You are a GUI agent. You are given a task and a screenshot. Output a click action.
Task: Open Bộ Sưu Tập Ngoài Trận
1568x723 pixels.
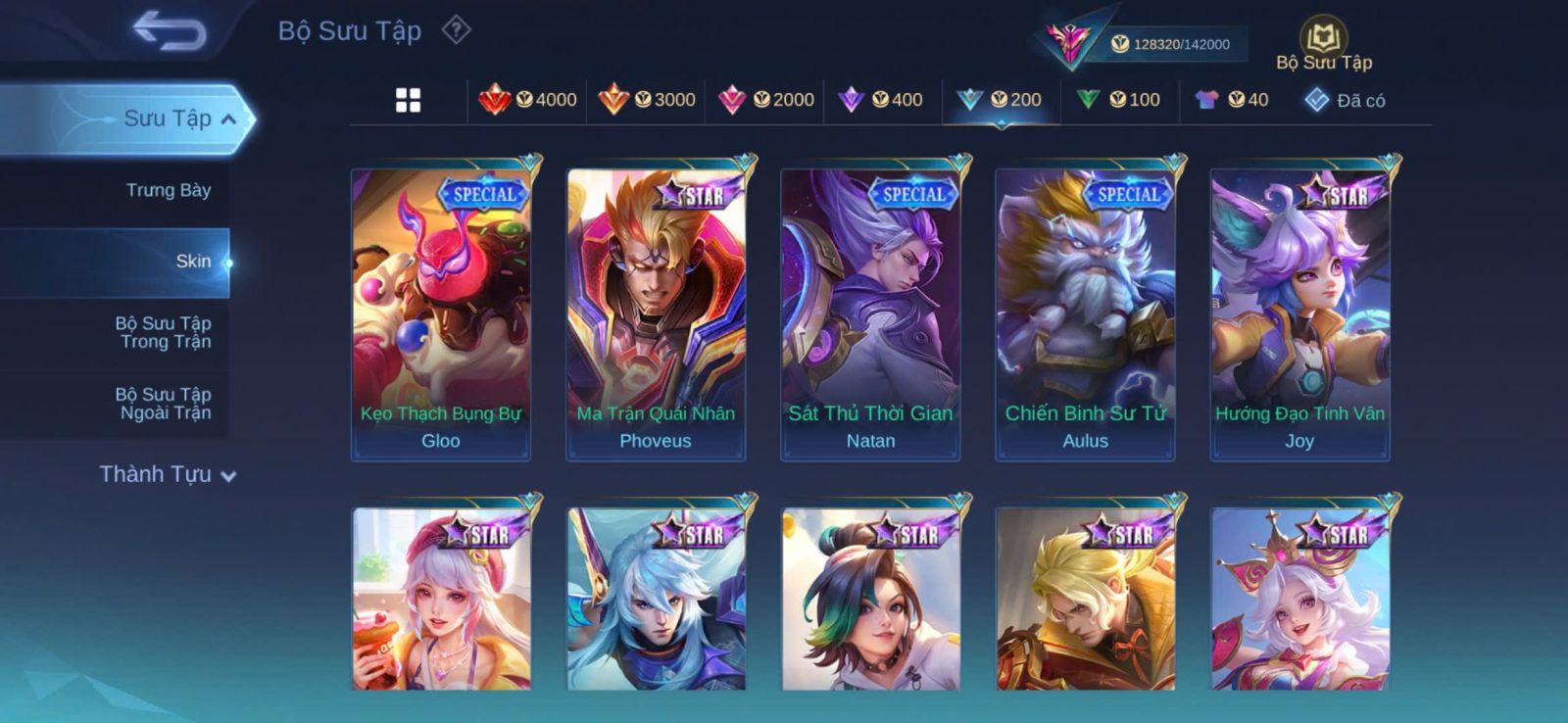coord(164,404)
